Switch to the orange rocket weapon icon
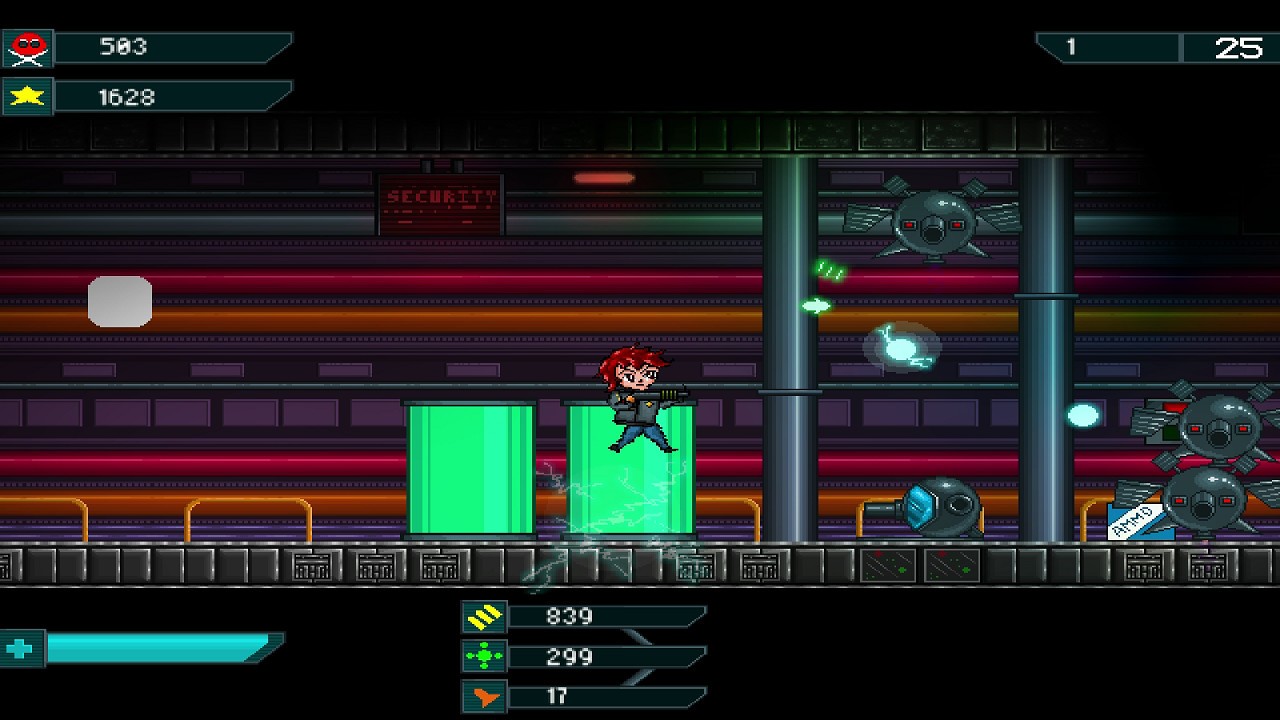The image size is (1280, 720). click(x=484, y=697)
